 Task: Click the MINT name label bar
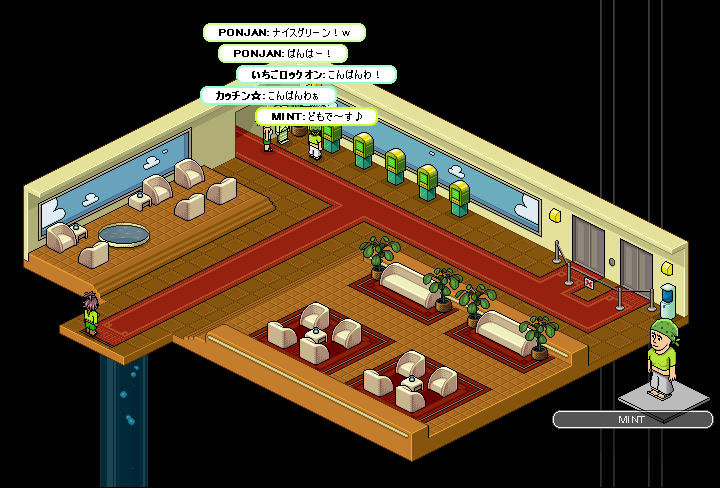(632, 420)
